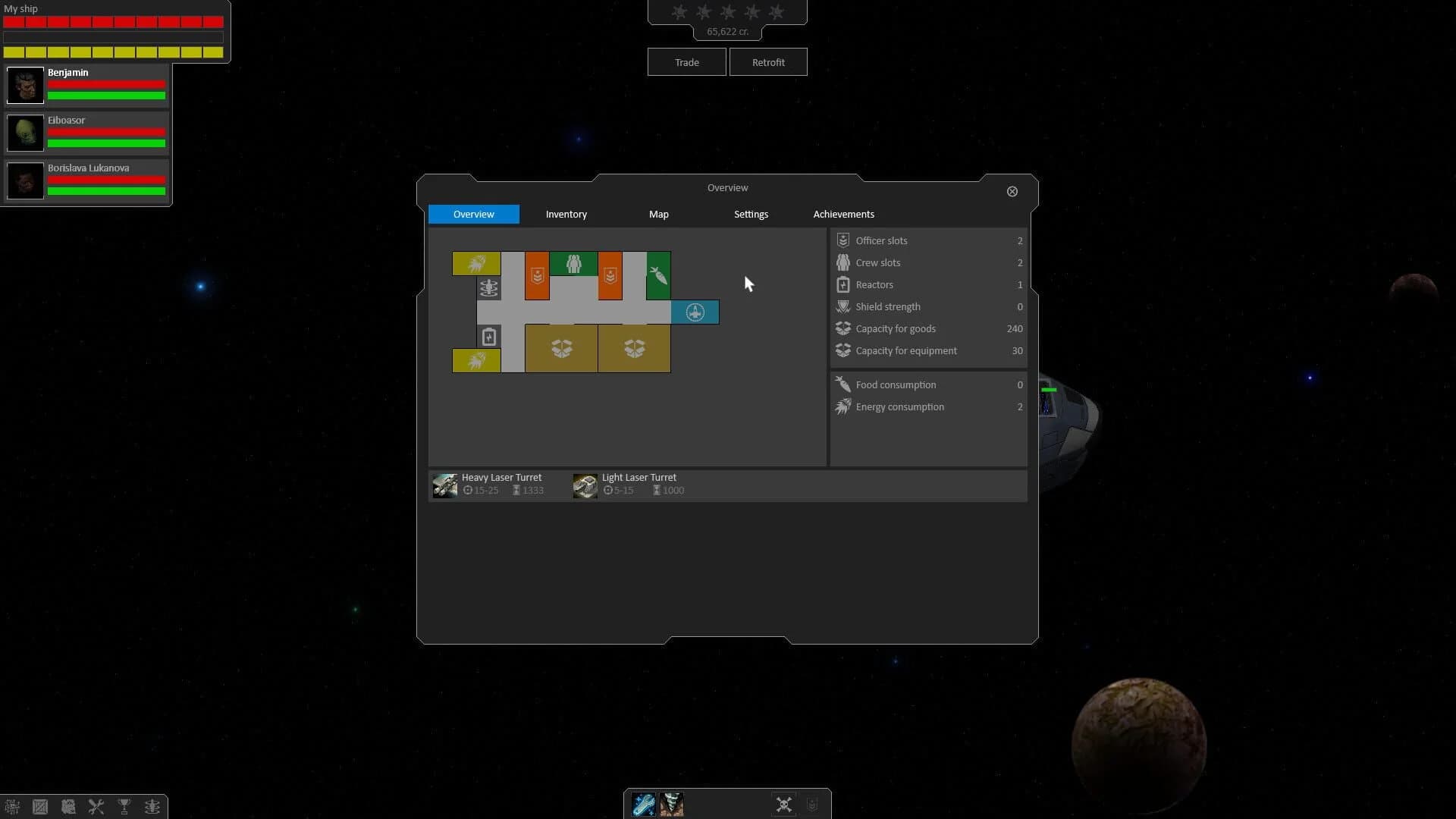
Task: Click the battery reactor room icon
Action: coord(489,336)
